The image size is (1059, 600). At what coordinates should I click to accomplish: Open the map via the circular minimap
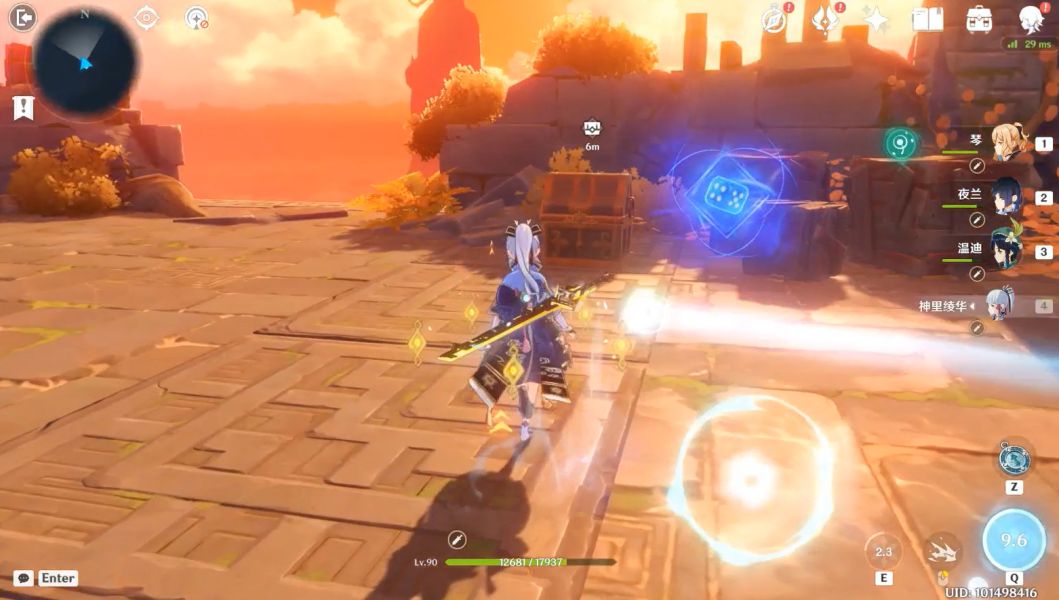(x=85, y=60)
